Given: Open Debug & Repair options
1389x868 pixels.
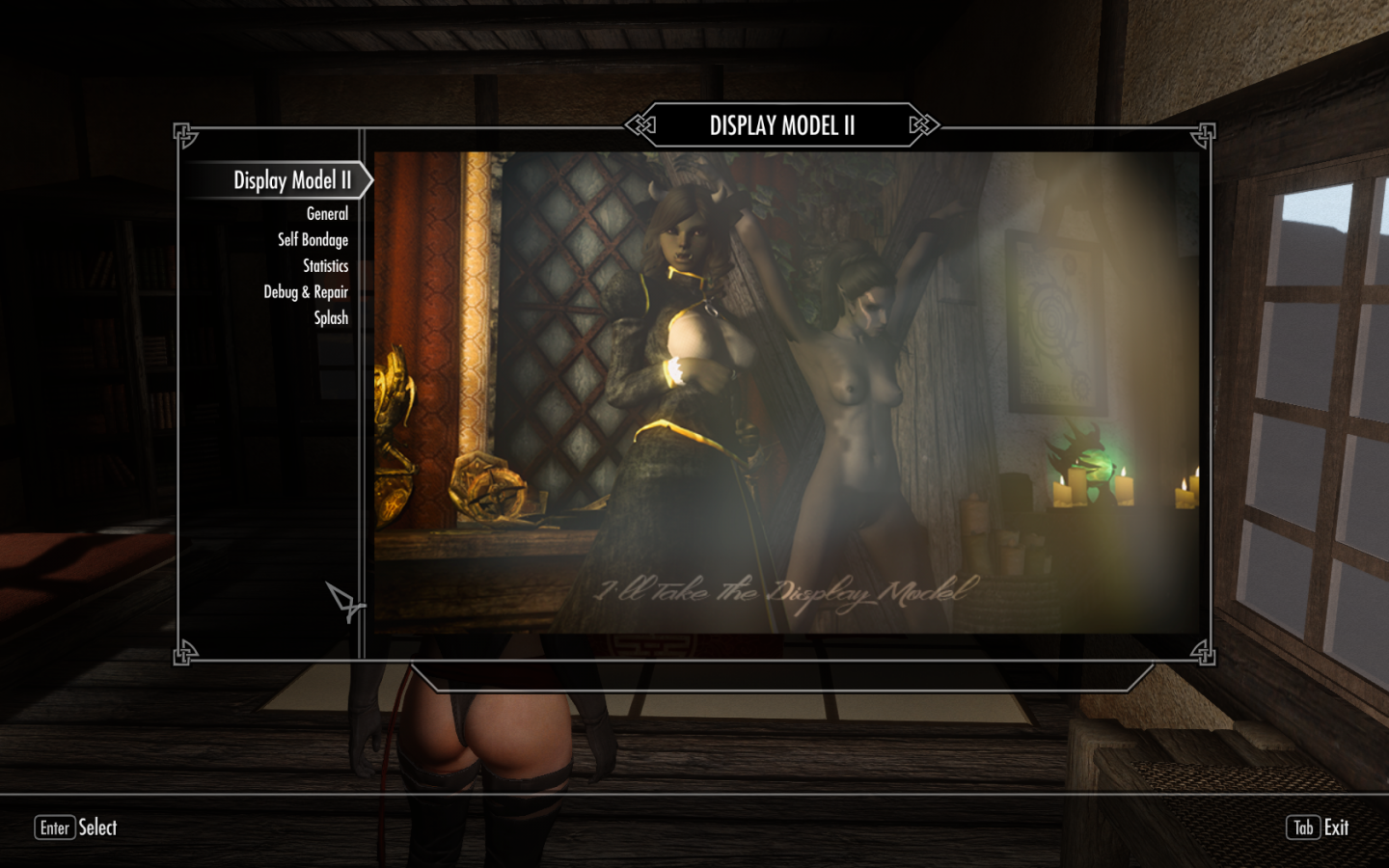Looking at the screenshot, I should [306, 292].
